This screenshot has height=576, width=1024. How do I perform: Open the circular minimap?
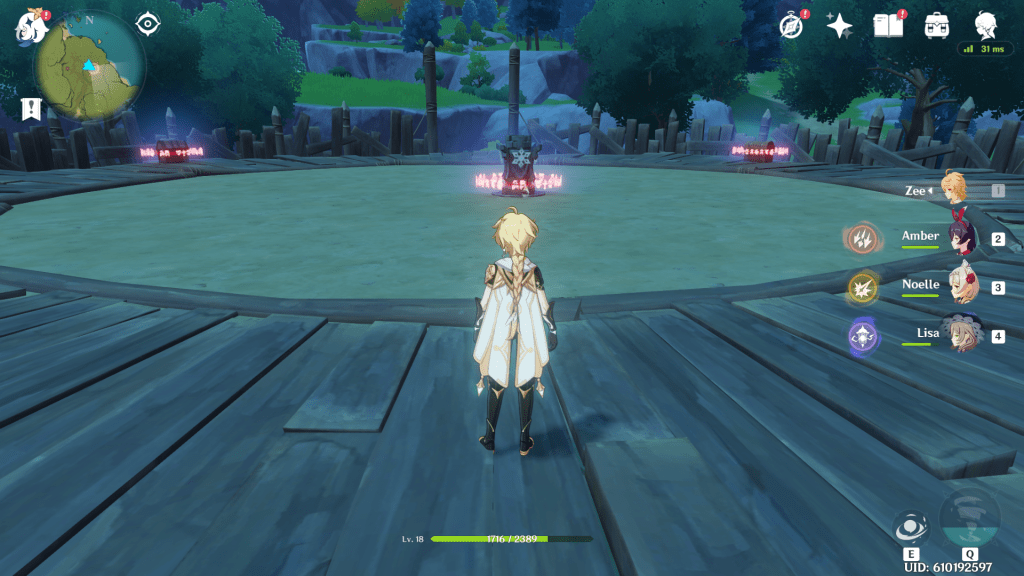point(90,66)
